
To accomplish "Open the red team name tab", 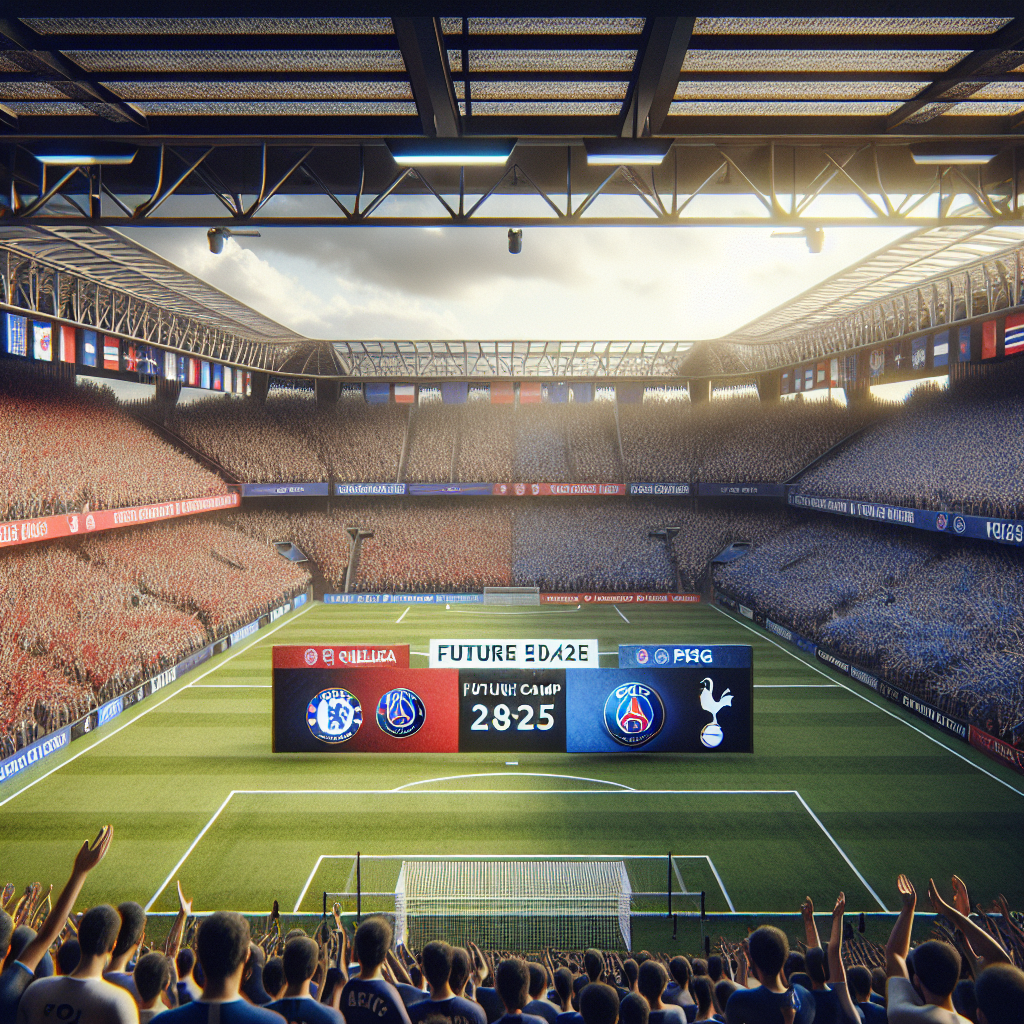I will (x=341, y=656).
